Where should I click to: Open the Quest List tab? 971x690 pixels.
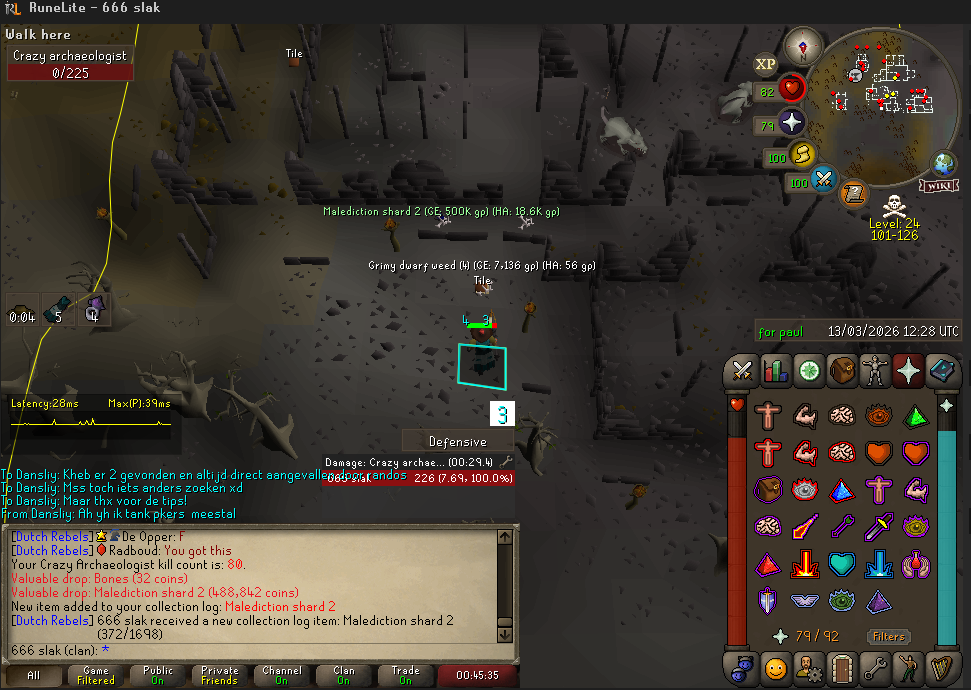coord(809,370)
